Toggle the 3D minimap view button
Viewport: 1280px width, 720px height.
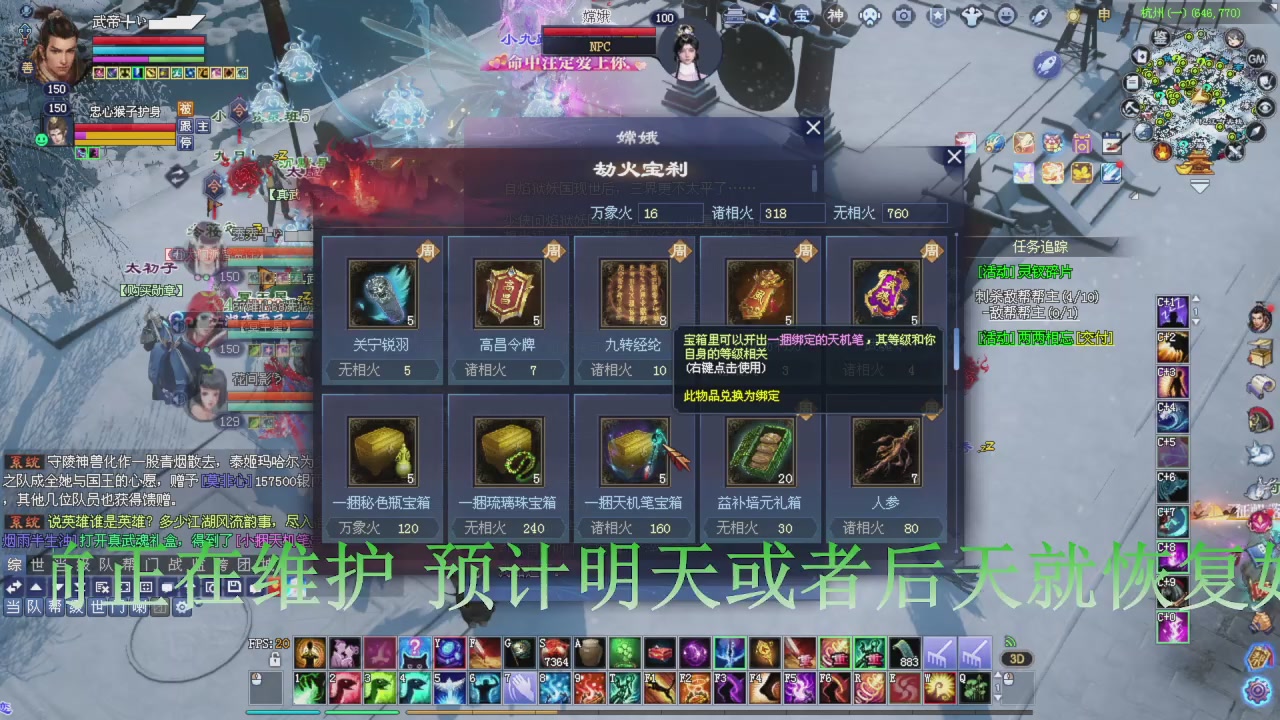pyautogui.click(x=1019, y=657)
